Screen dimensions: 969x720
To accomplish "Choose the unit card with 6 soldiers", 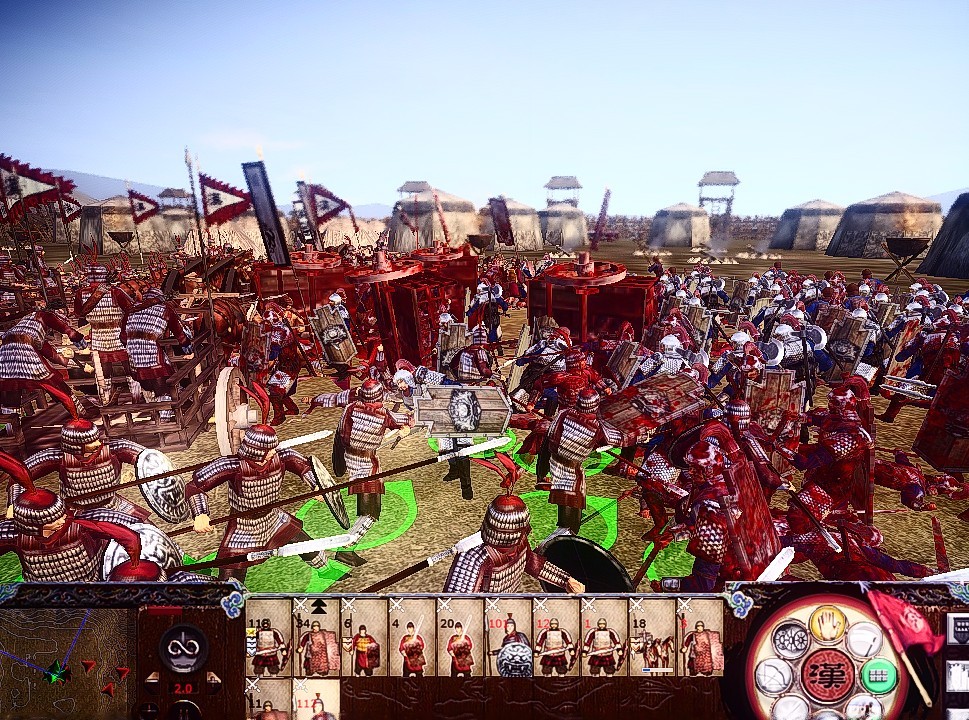I will [x=364, y=638].
